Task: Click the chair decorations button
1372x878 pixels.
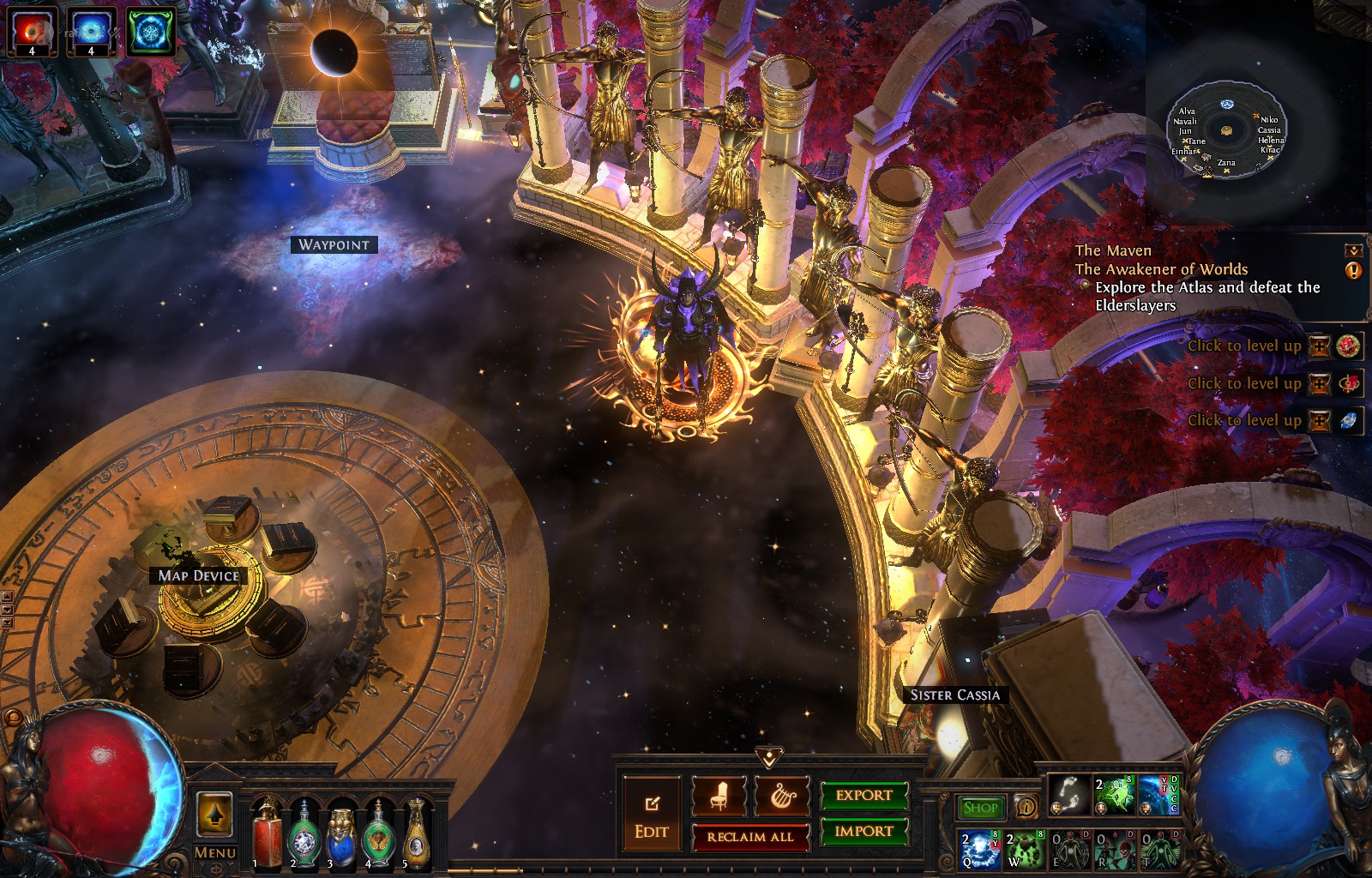Action: pos(719,797)
